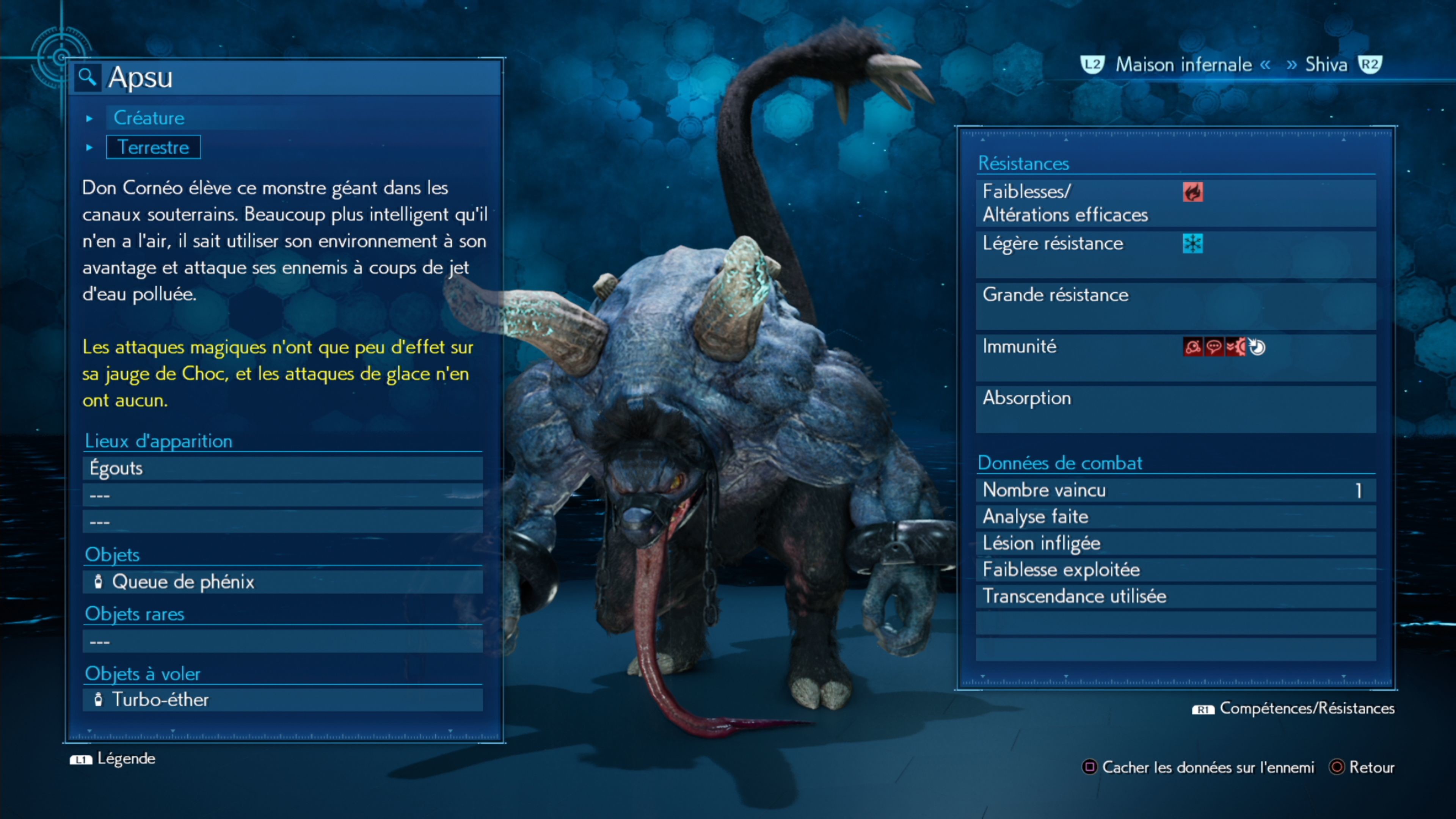Click the Immunité status icons row
The width and height of the screenshot is (1456, 819).
(x=1224, y=347)
